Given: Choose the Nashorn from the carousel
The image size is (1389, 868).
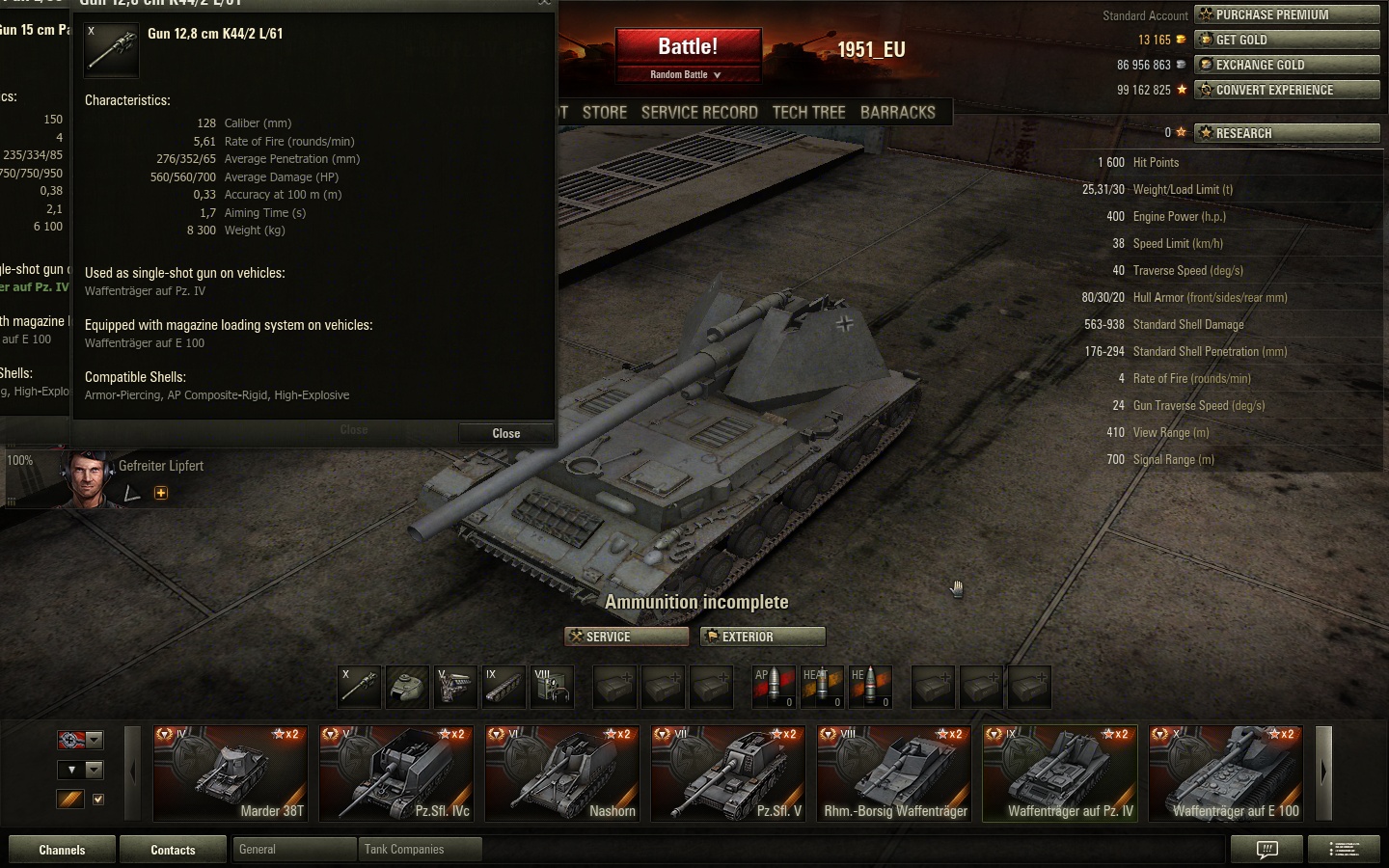Looking at the screenshot, I should [561, 773].
